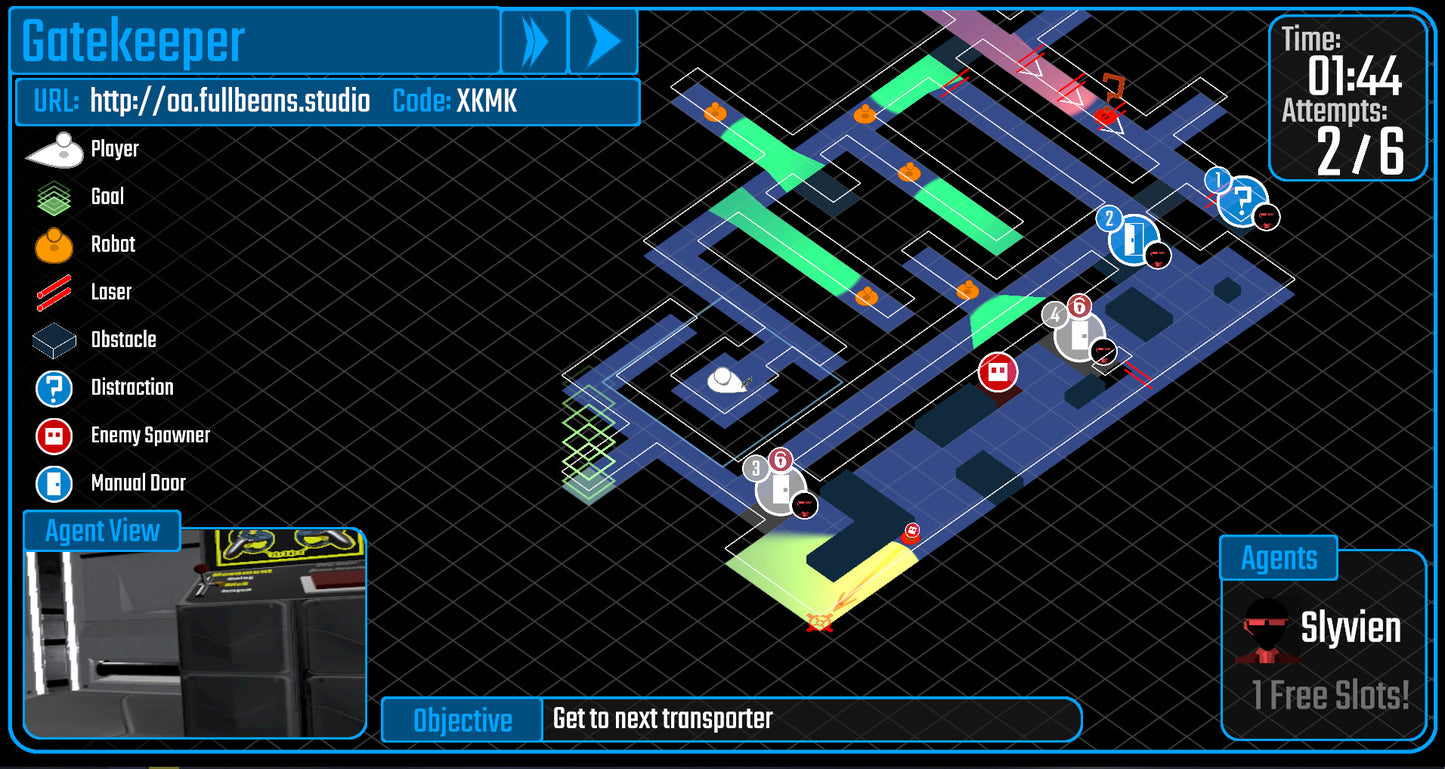Select the grey manual door marker 4
The image size is (1445, 769).
pyautogui.click(x=1079, y=337)
